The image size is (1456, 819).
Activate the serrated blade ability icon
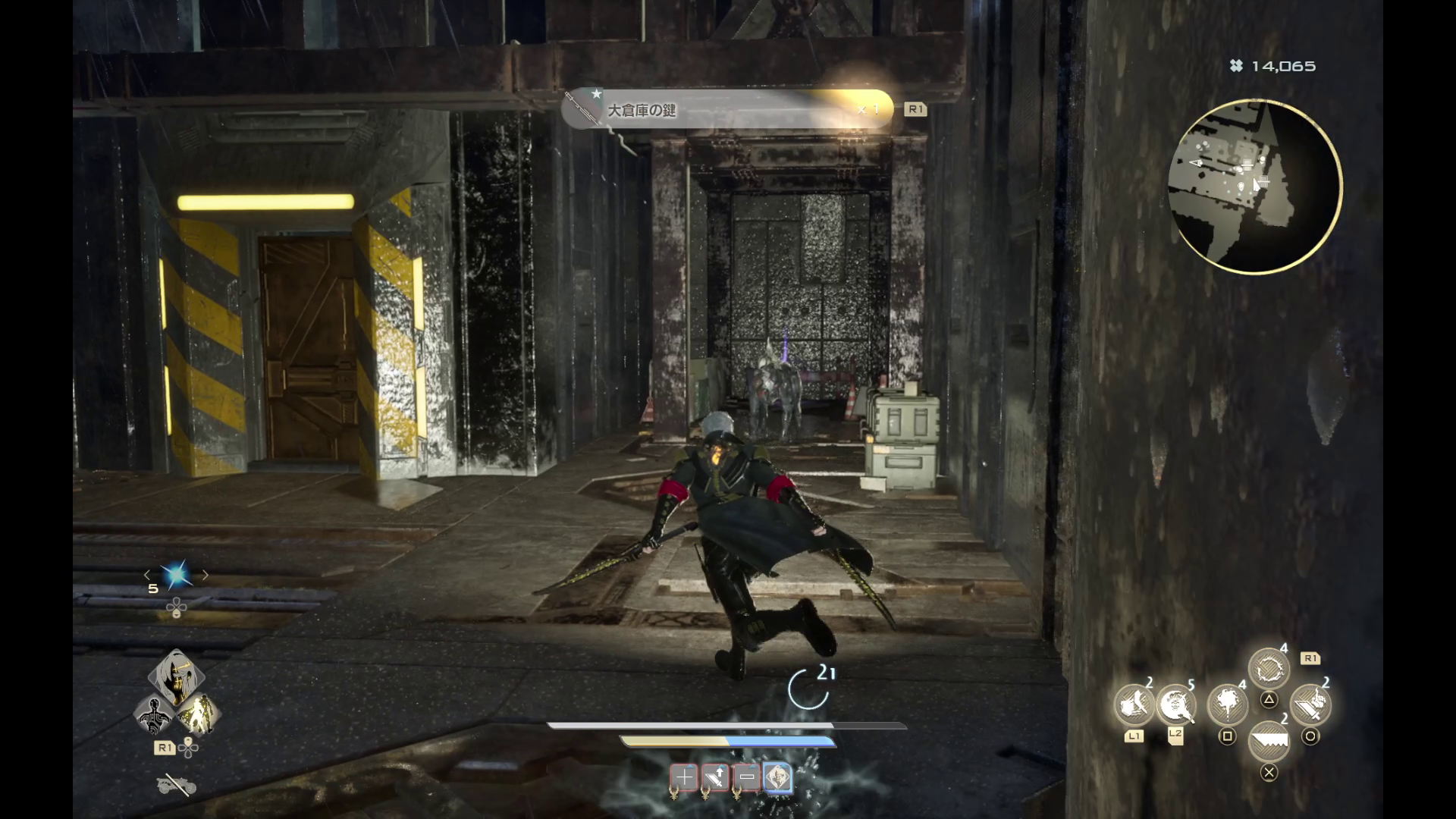tap(1269, 741)
